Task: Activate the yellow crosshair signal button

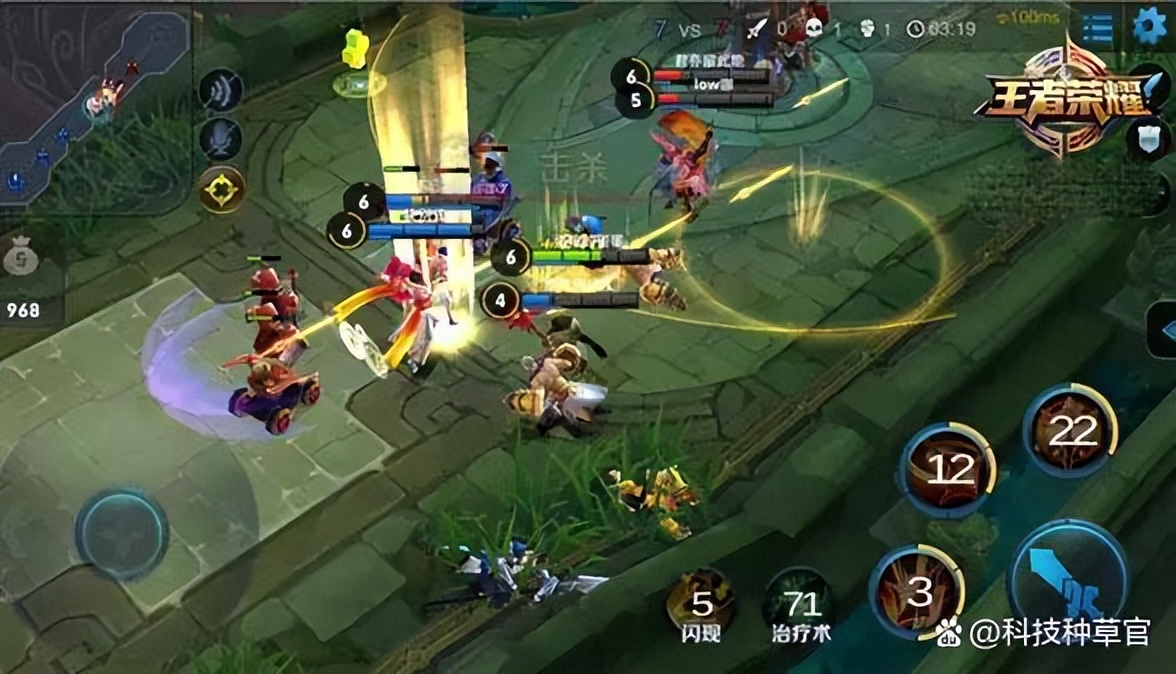Action: 221,188
